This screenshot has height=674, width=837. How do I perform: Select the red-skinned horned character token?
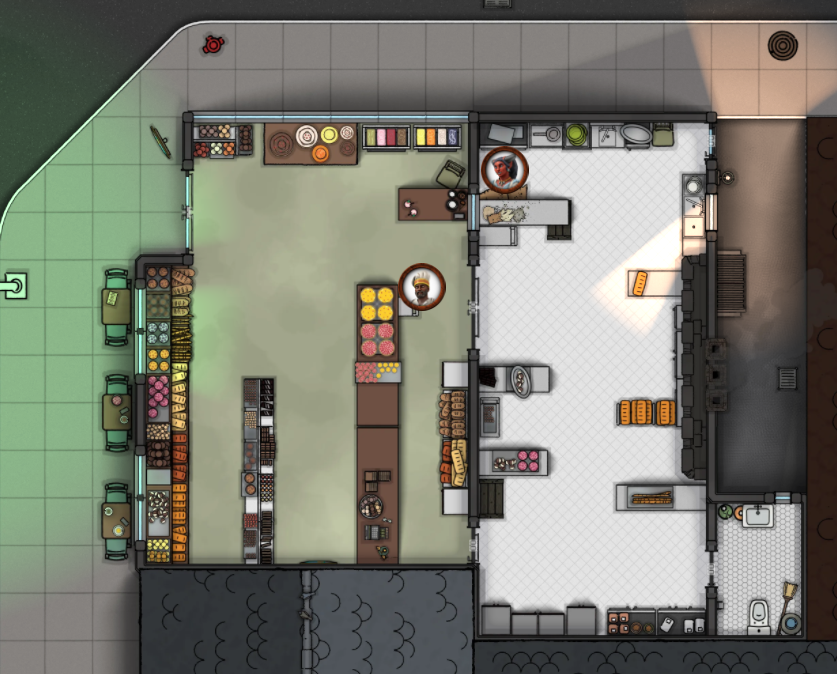click(x=505, y=170)
